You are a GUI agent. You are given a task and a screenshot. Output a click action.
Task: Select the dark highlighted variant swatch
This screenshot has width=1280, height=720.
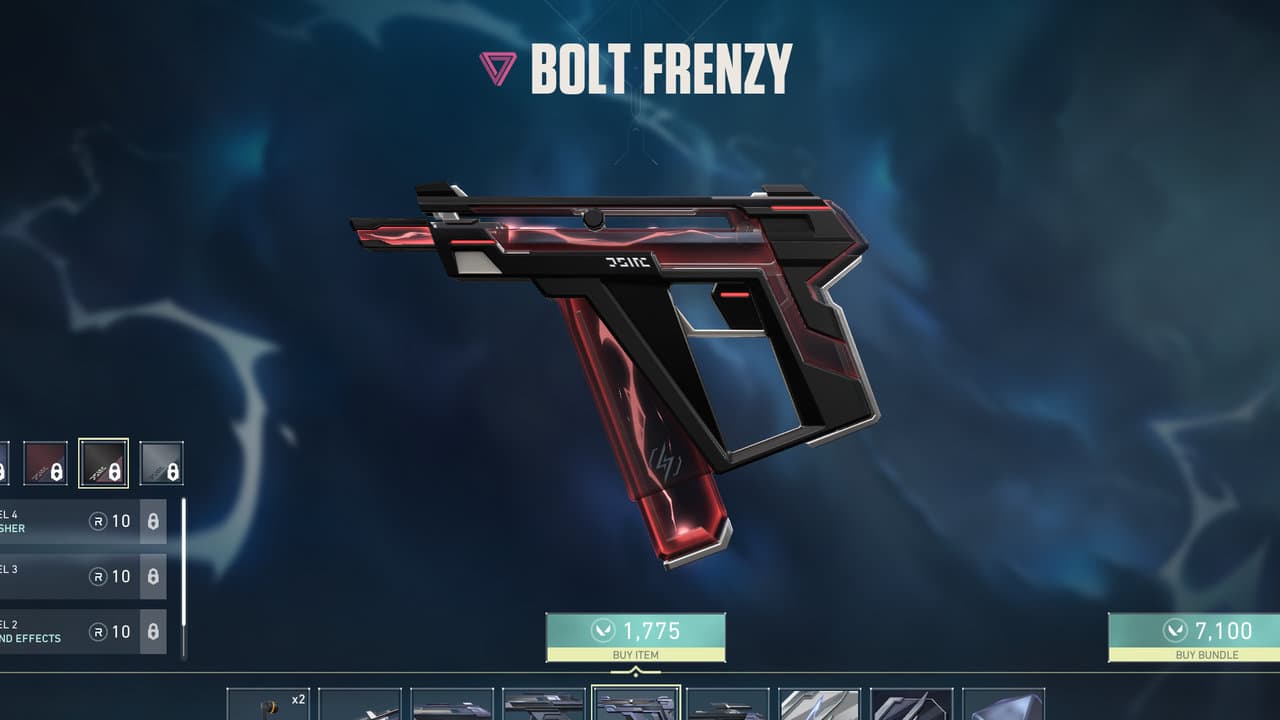(104, 463)
